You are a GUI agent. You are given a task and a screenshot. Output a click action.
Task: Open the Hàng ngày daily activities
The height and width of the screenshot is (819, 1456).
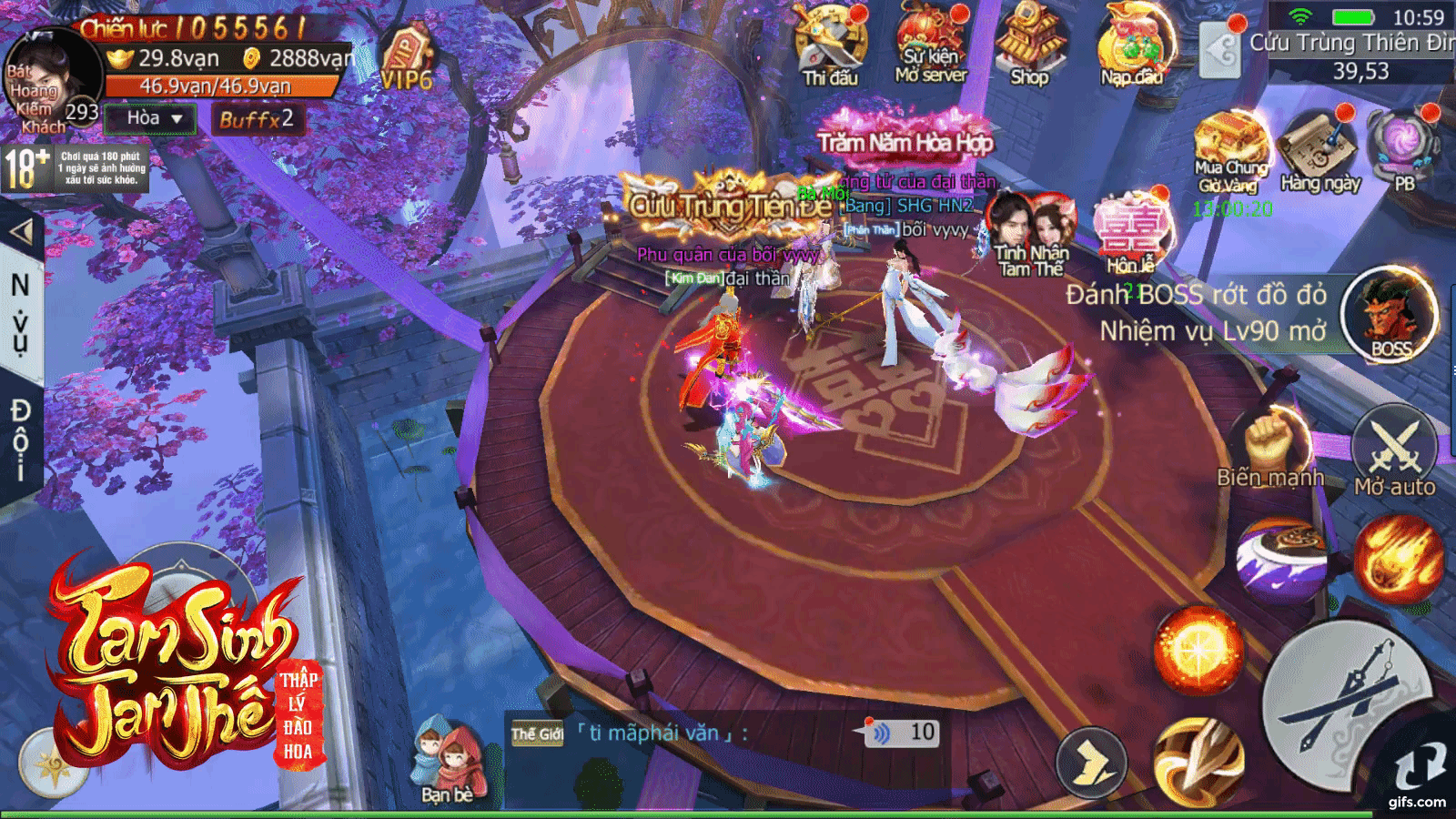(1319, 151)
